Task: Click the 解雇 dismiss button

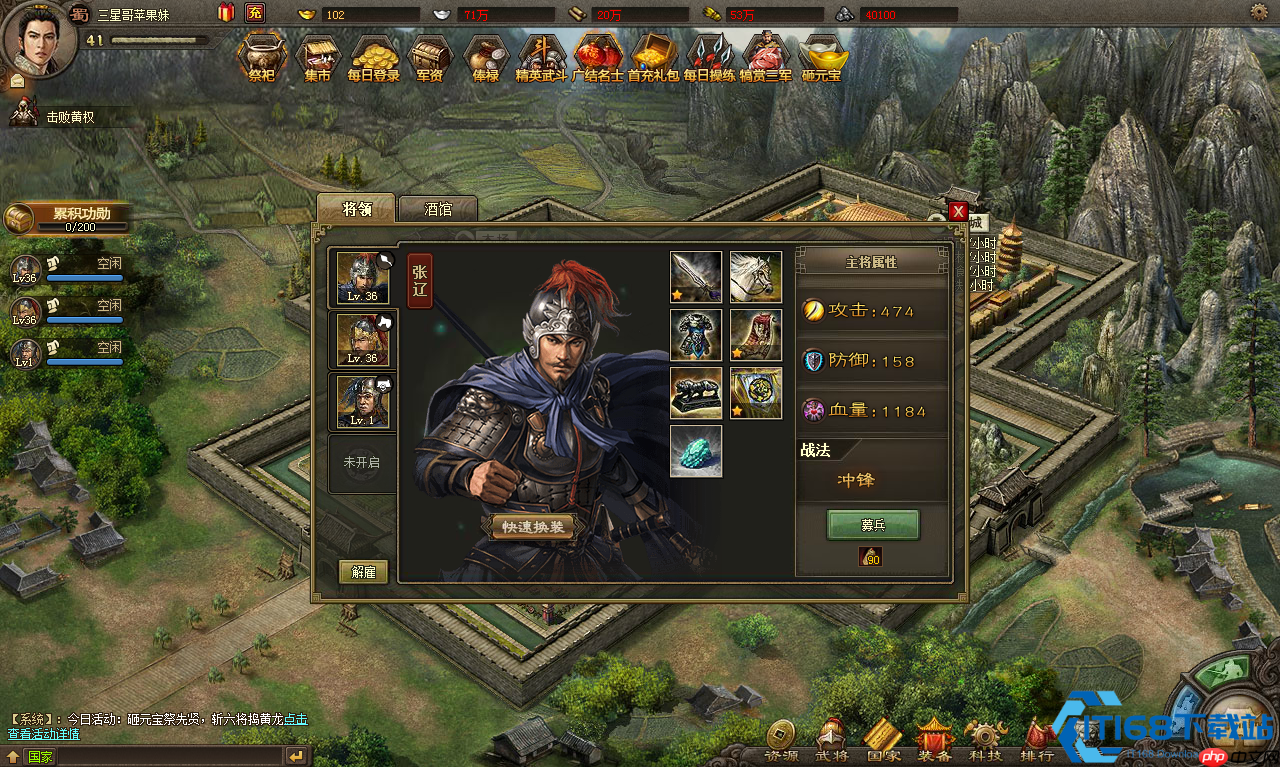Action: coord(363,572)
